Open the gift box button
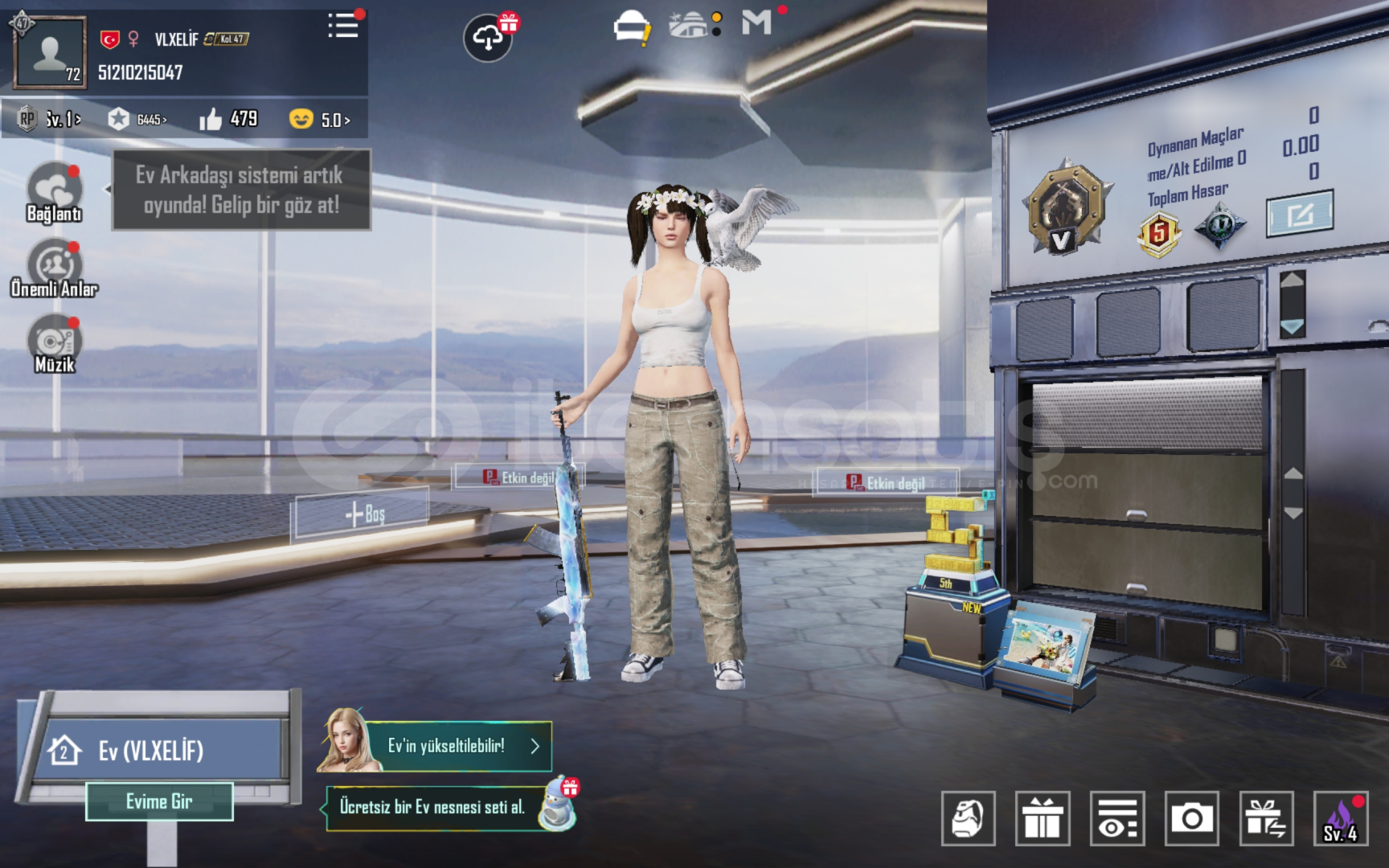 (x=1043, y=818)
